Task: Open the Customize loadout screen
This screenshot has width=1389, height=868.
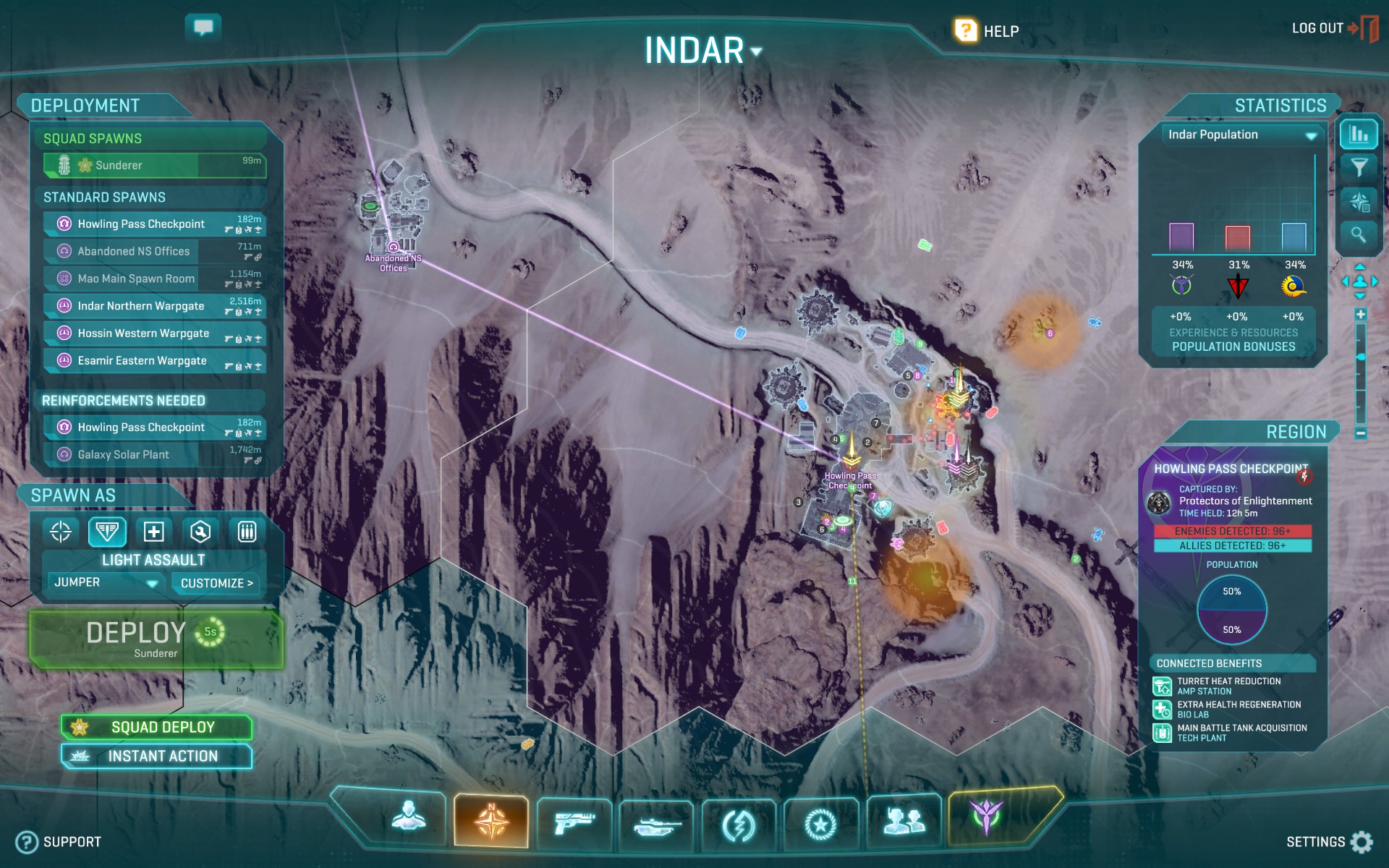Action: click(x=216, y=583)
